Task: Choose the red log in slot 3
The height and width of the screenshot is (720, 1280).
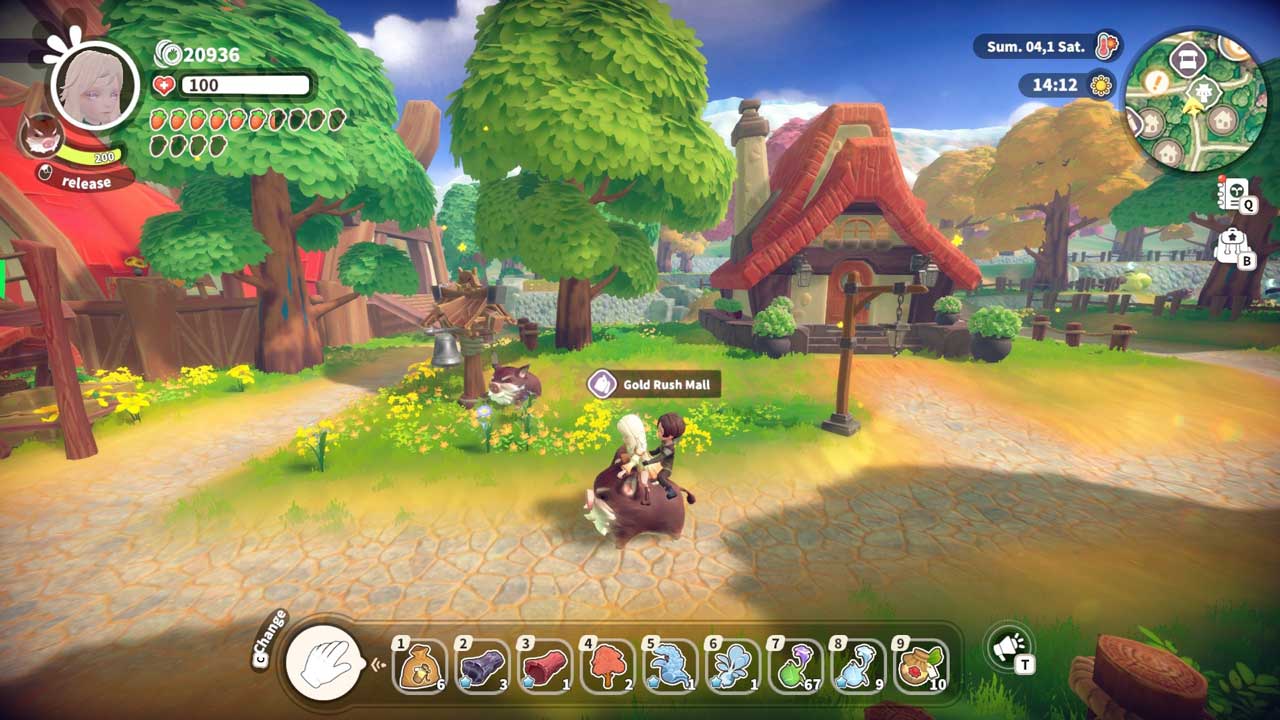Action: tap(544, 666)
